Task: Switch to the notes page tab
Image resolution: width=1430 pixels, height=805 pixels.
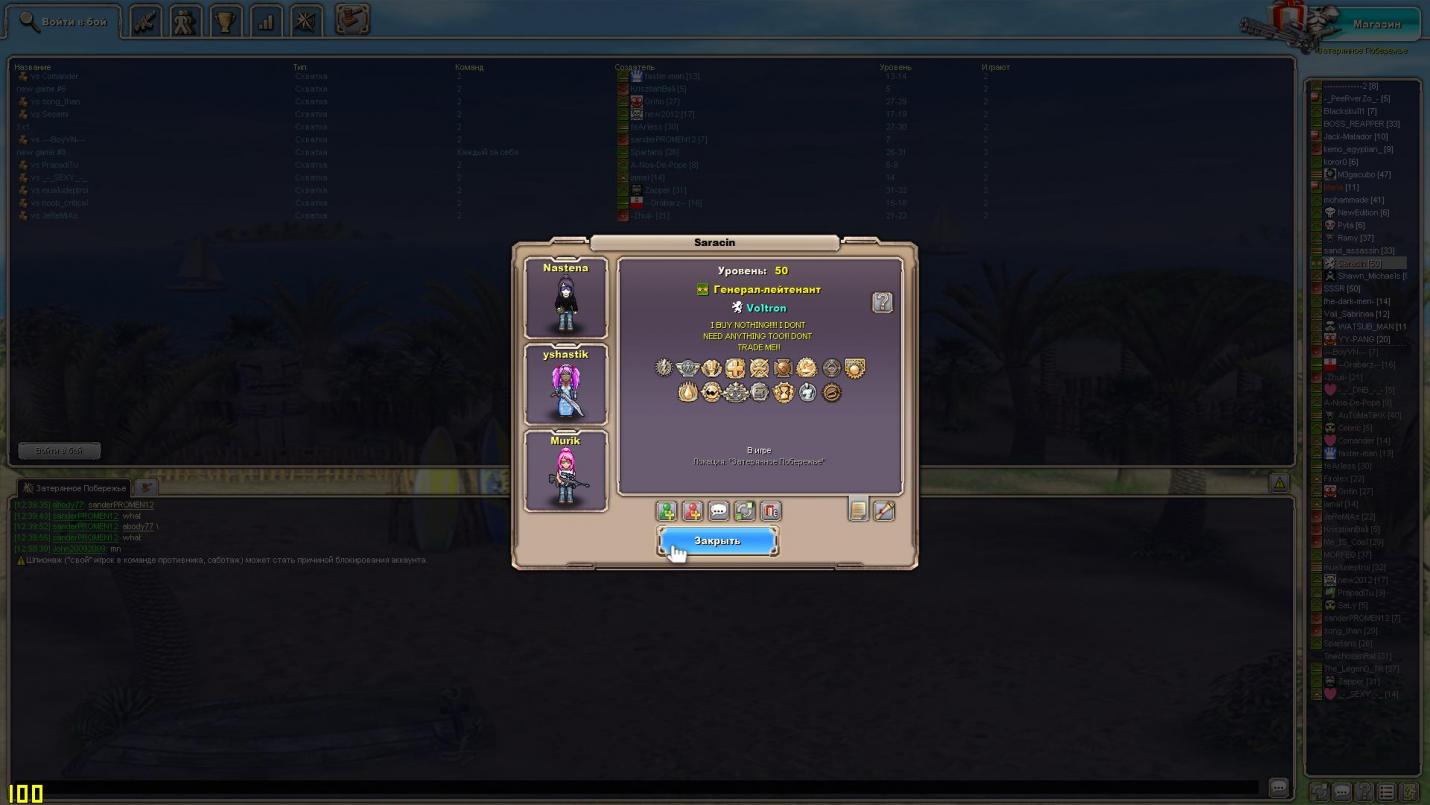Action: point(858,510)
